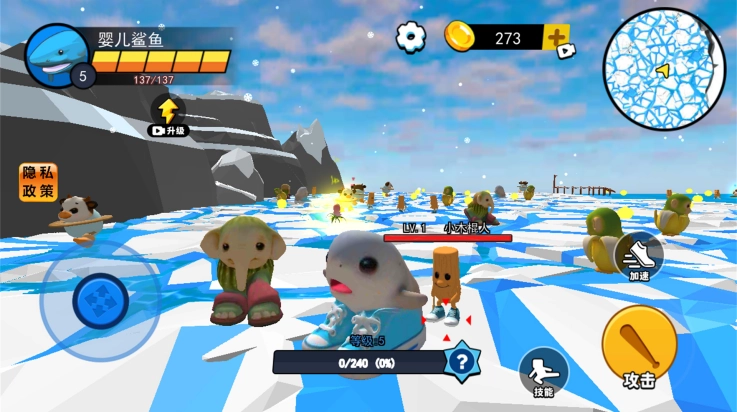Tap the blue virtual joystick knob
Image resolution: width=737 pixels, height=412 pixels.
tap(100, 297)
